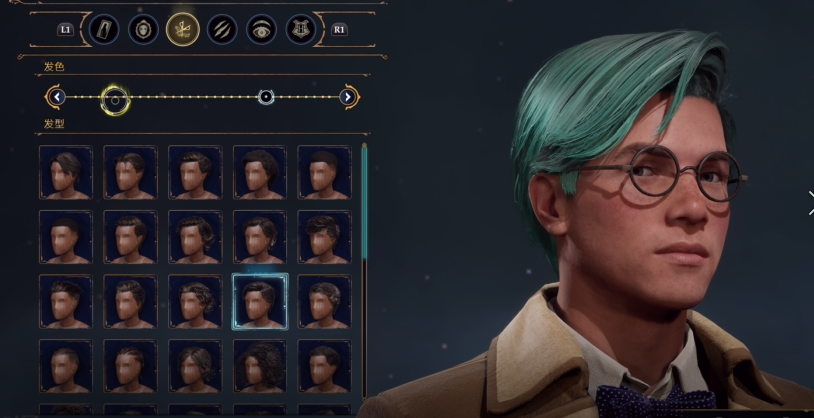This screenshot has width=814, height=418.
Task: Choose the highlighted hairstyle thumbnail
Action: [x=260, y=301]
